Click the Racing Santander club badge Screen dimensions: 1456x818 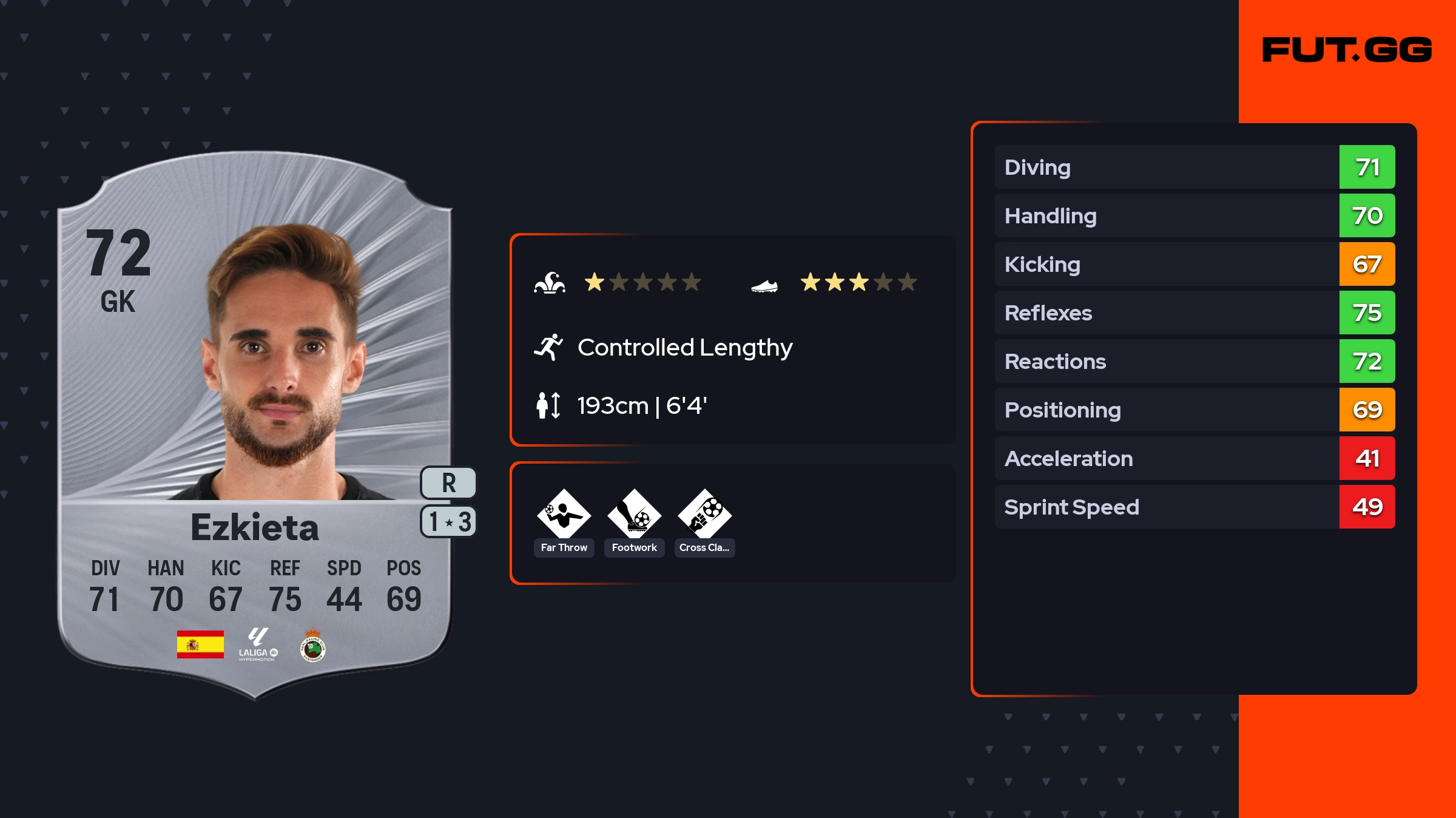tap(313, 645)
